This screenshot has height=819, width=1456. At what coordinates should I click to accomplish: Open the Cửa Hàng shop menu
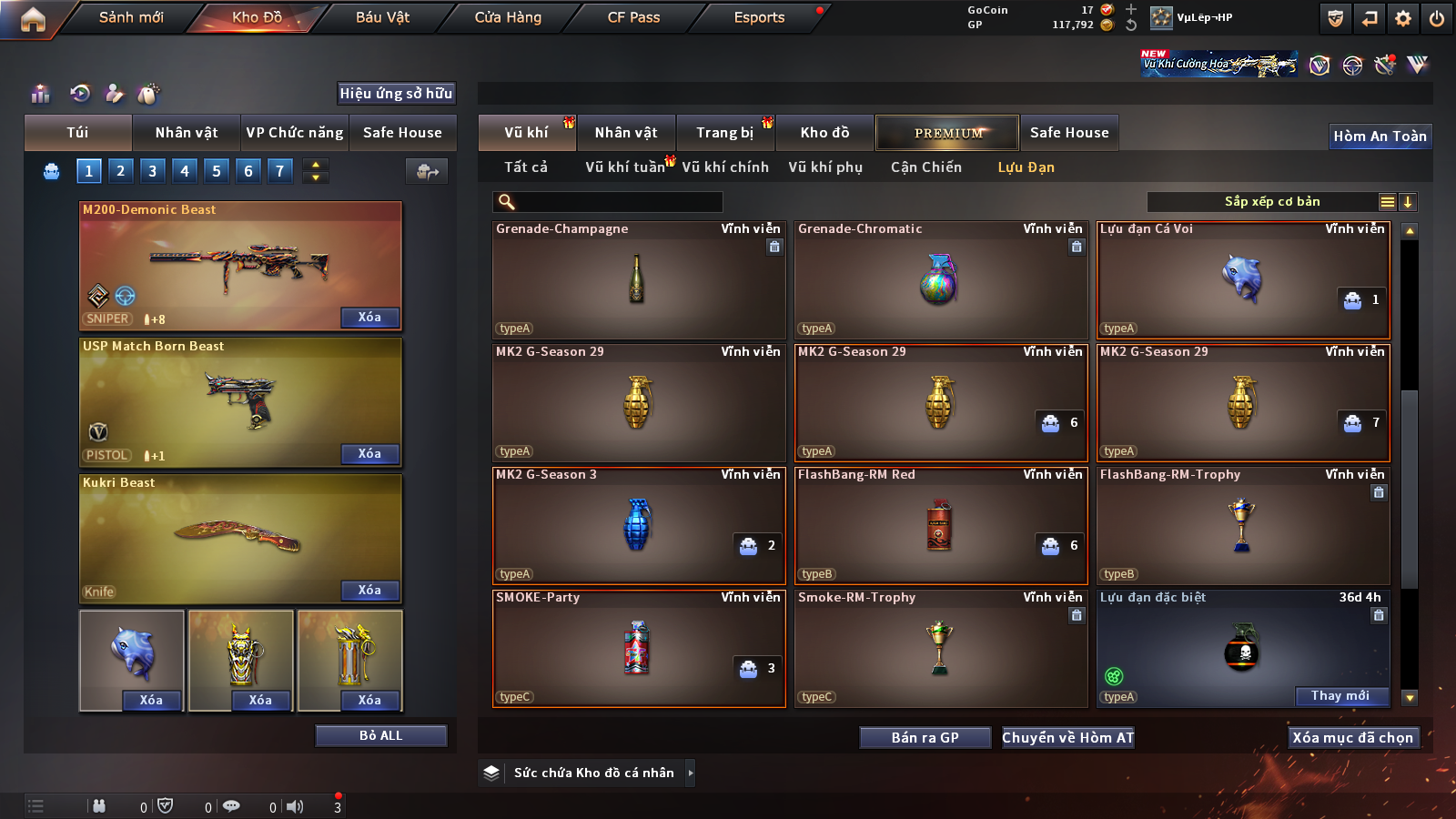(x=508, y=17)
